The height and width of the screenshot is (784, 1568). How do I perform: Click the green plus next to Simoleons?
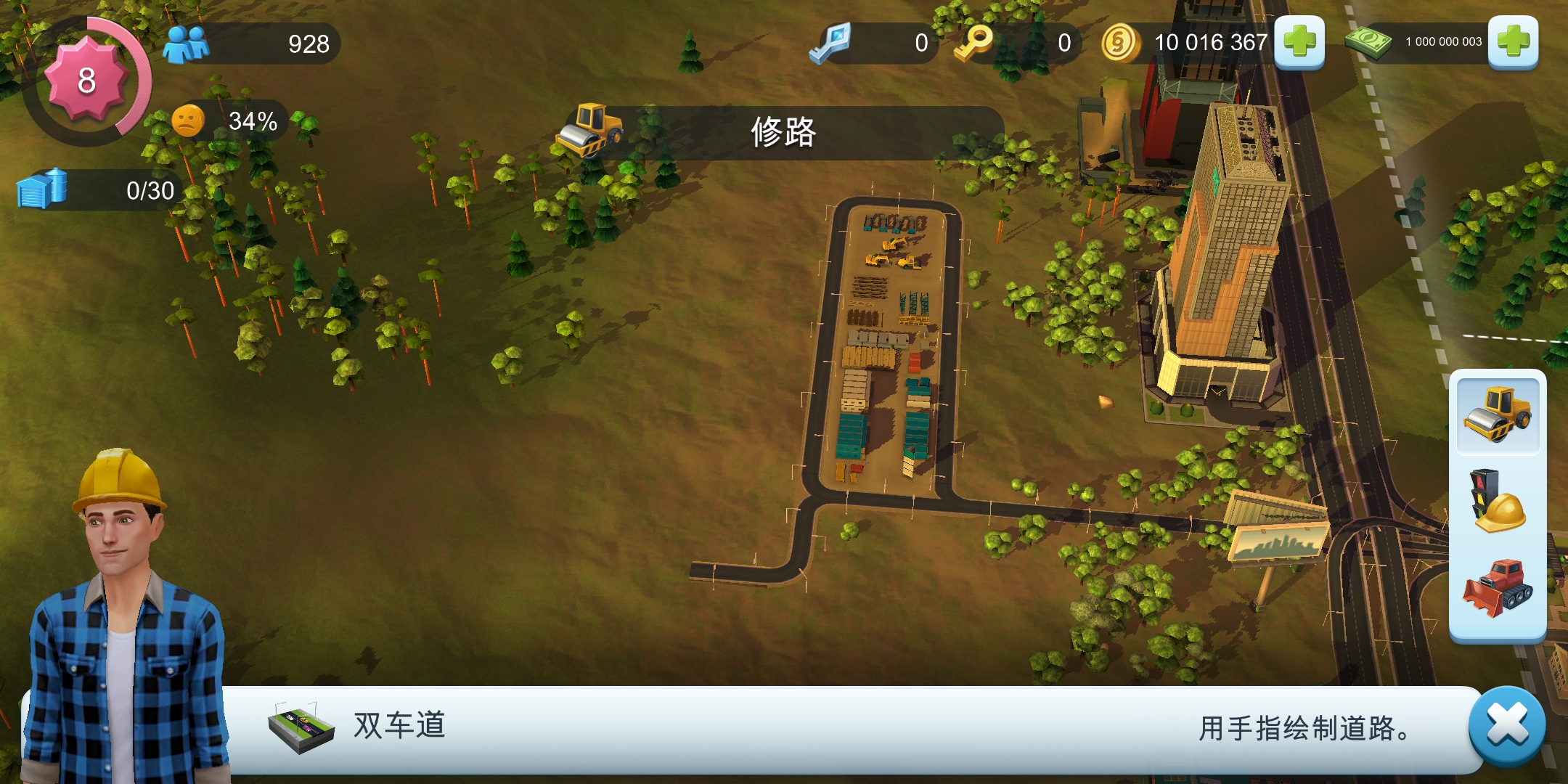pos(1300,44)
